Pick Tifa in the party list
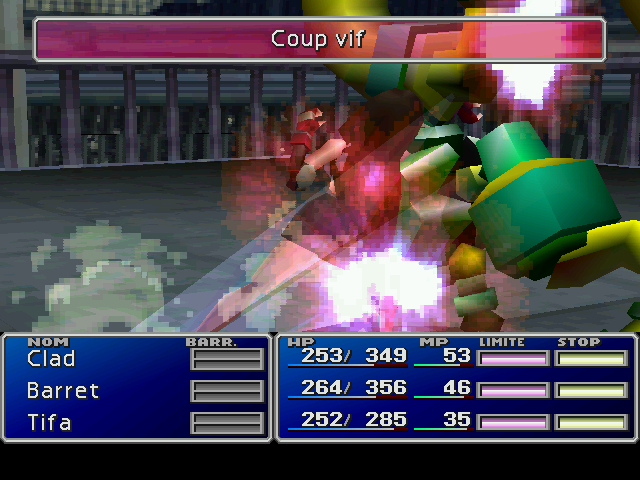Image resolution: width=640 pixels, height=480 pixels. [x=50, y=422]
